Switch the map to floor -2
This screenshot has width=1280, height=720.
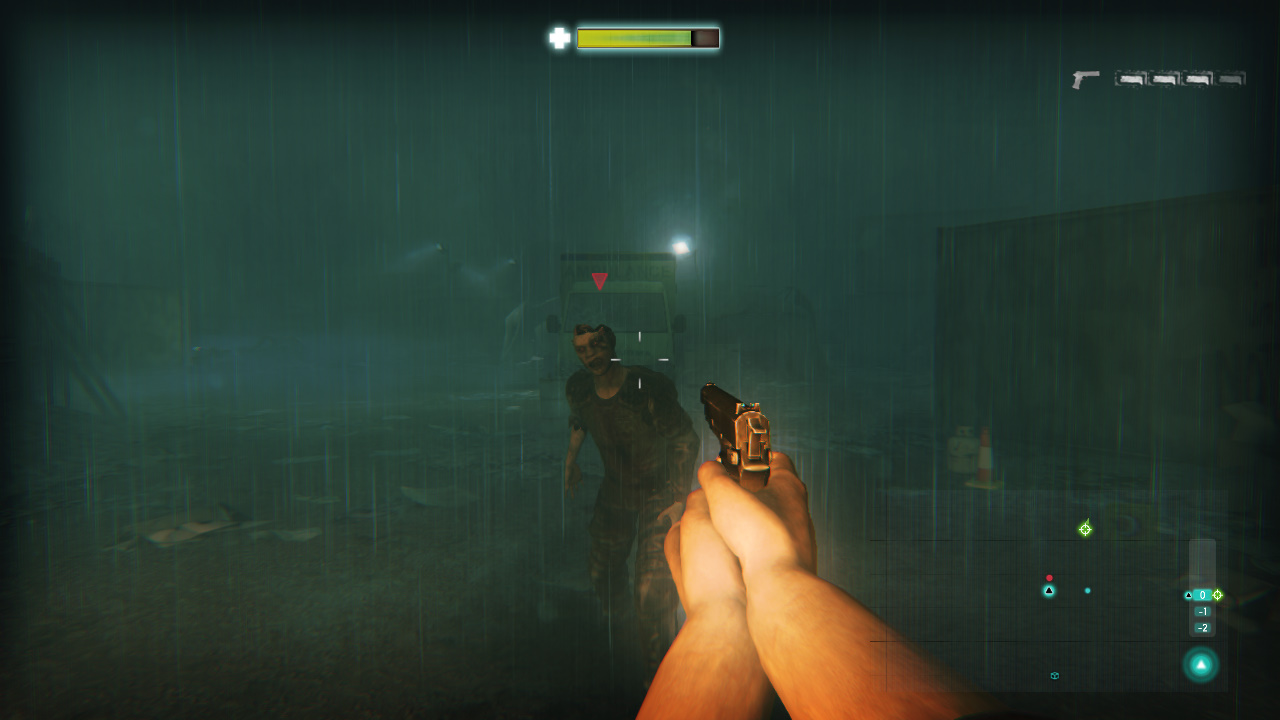(1202, 628)
